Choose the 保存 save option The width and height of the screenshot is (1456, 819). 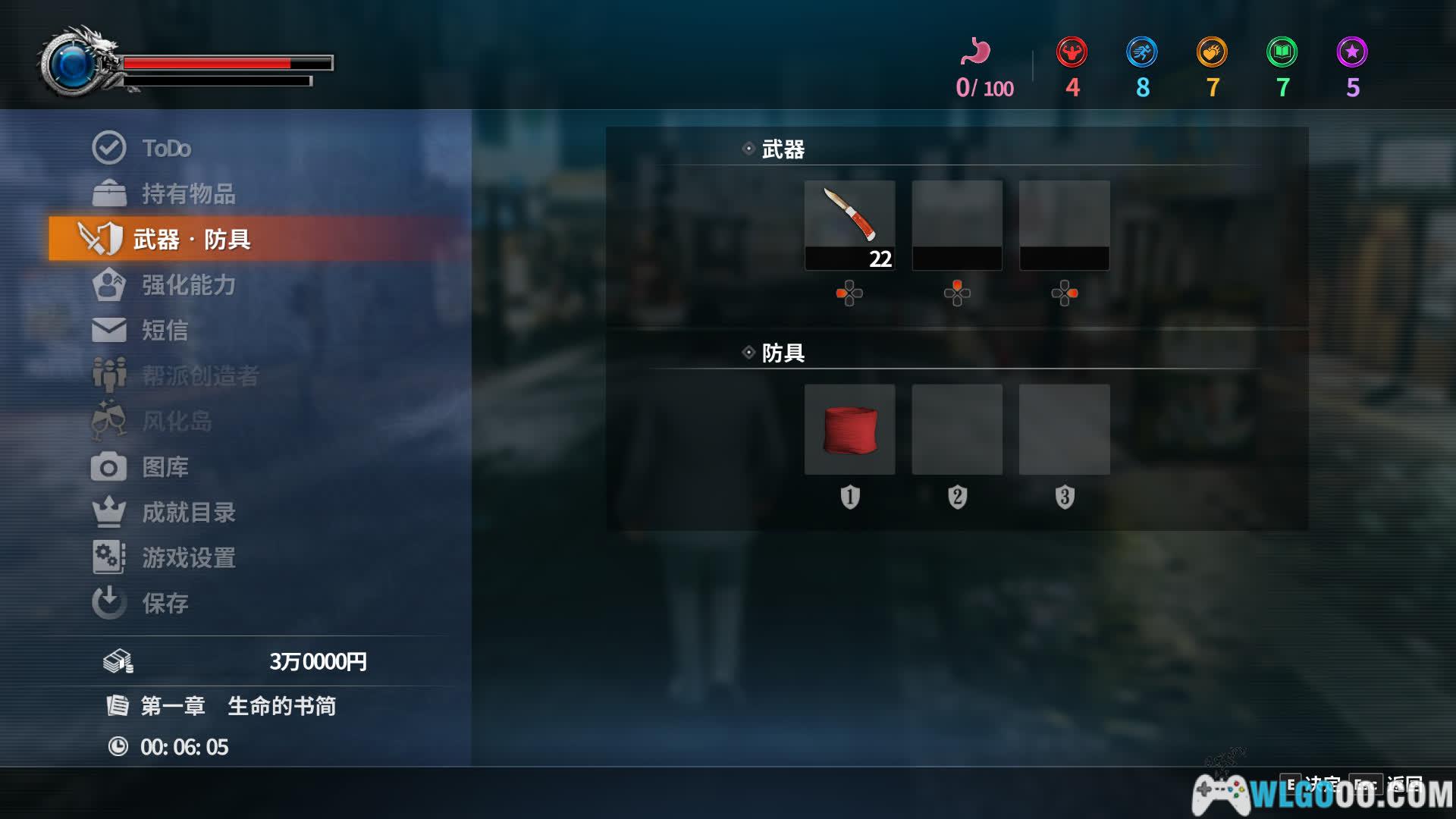(x=165, y=603)
